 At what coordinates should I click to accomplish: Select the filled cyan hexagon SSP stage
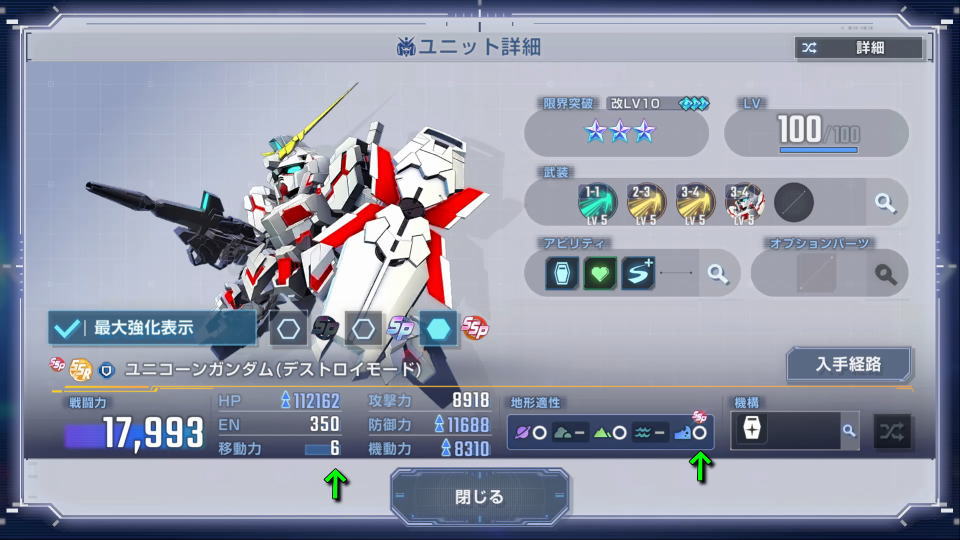tap(438, 327)
